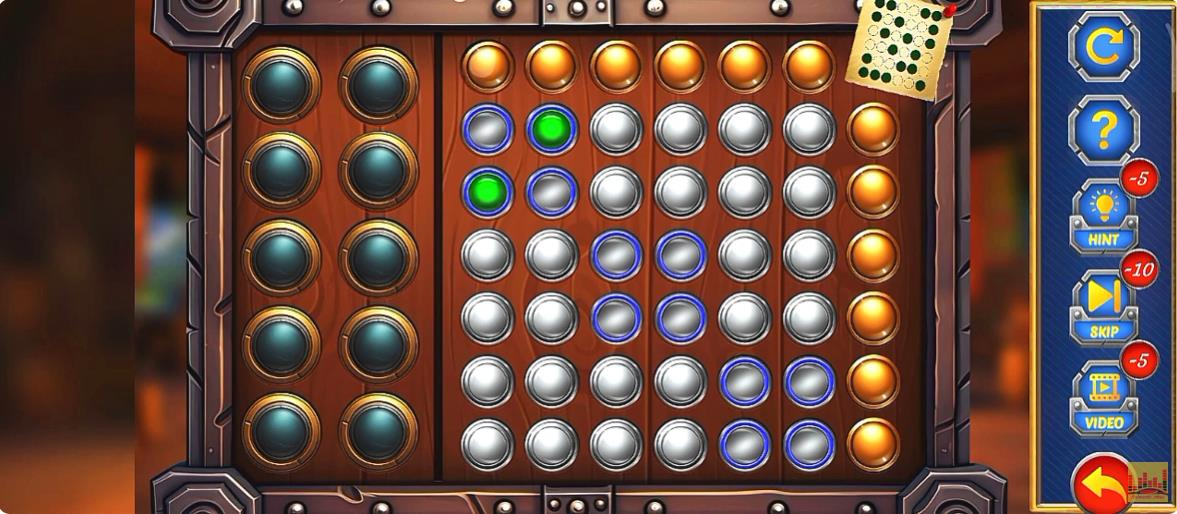The width and height of the screenshot is (1177, 514).
Task: Click the restart puzzle arrow button
Action: click(x=1103, y=43)
